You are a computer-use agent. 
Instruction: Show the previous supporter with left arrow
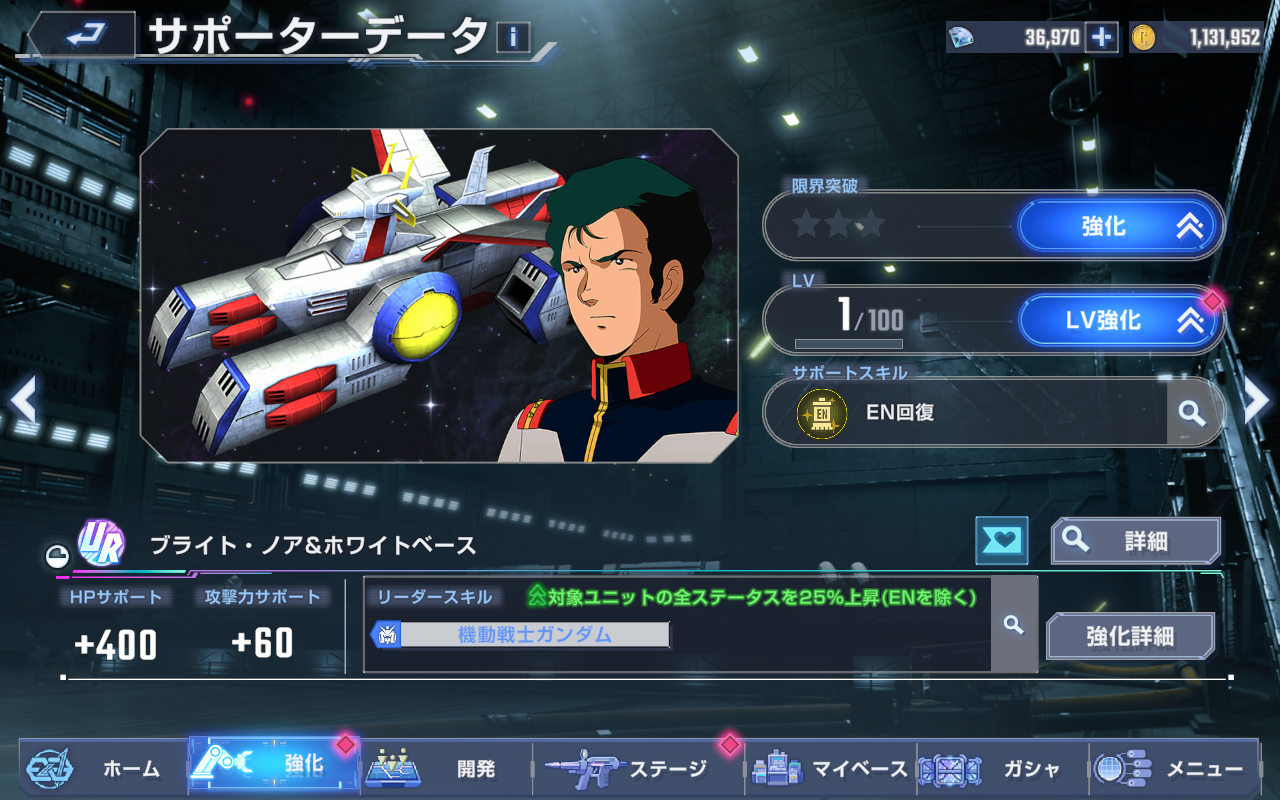point(23,400)
